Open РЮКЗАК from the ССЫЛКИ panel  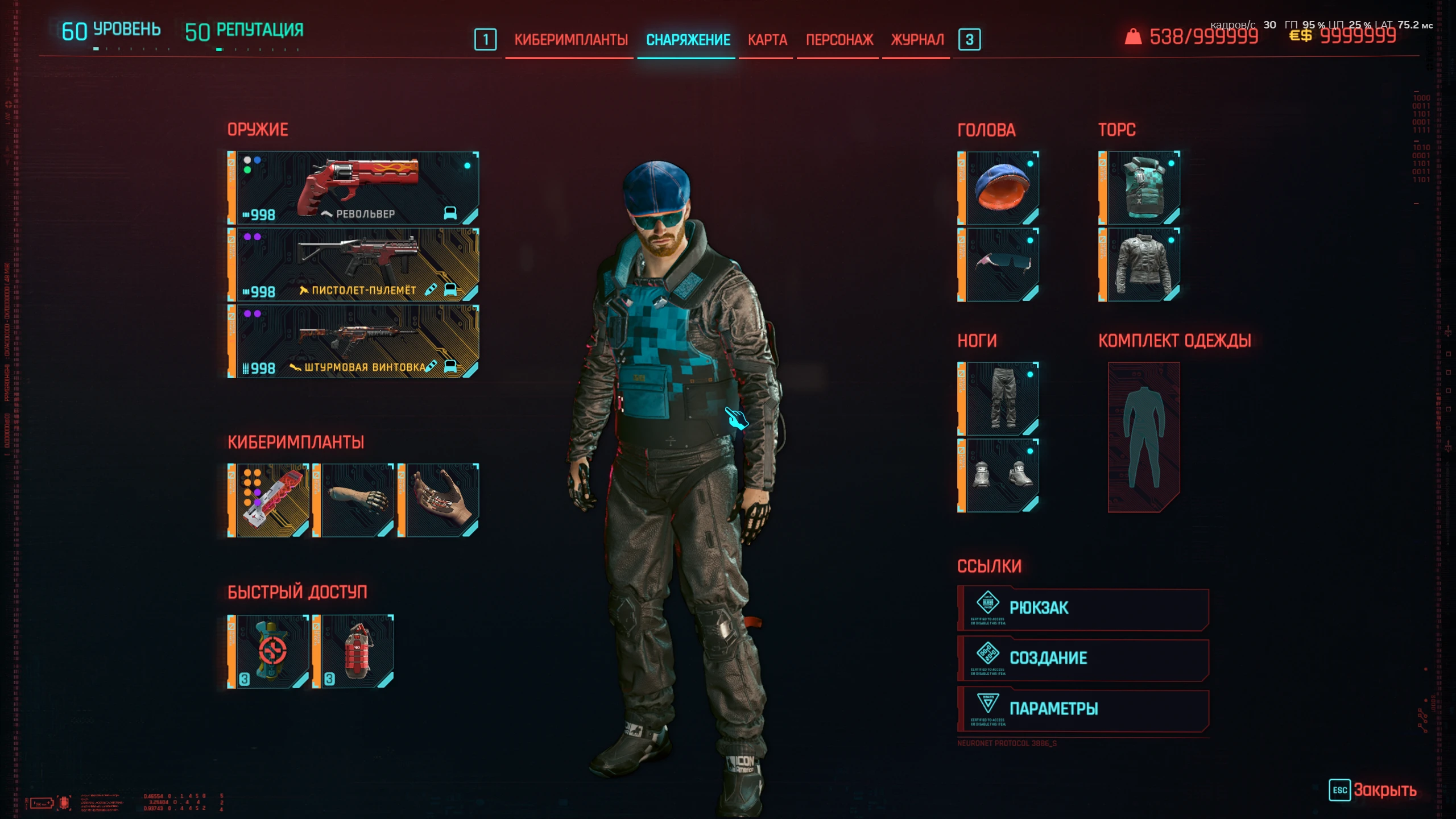tap(1083, 607)
